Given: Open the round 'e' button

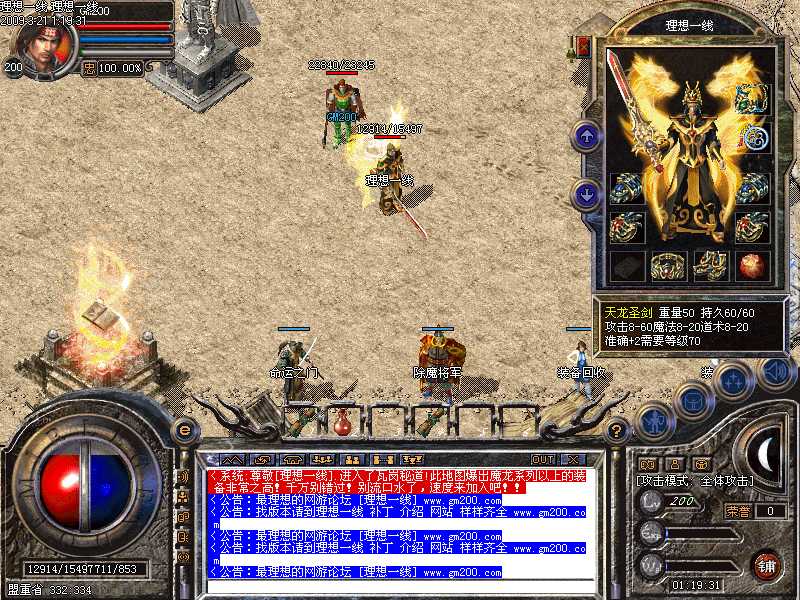Looking at the screenshot, I should click(x=184, y=428).
